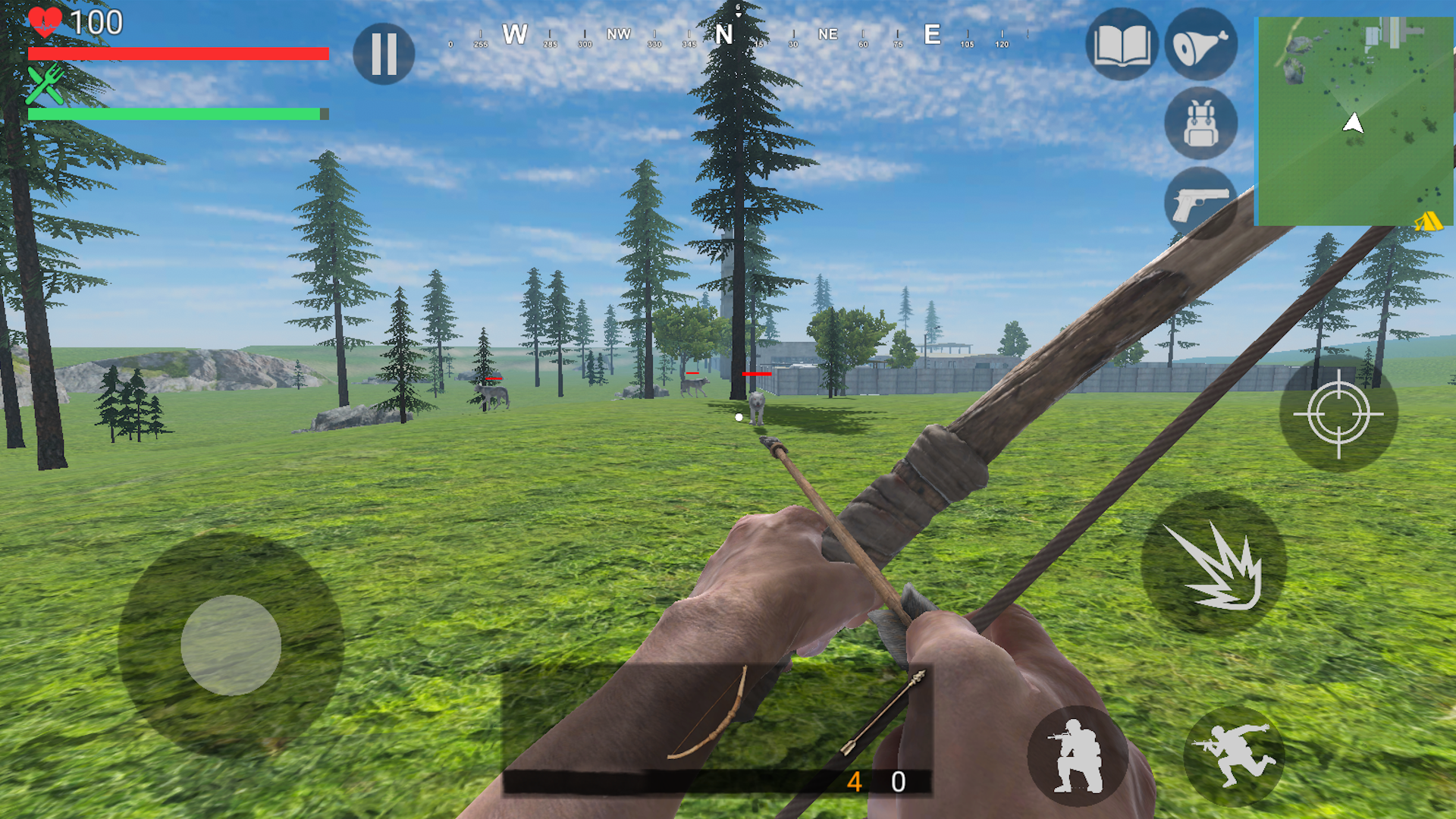Tap the white player arrow on the minimap
This screenshot has height=819, width=1456.
click(1351, 121)
